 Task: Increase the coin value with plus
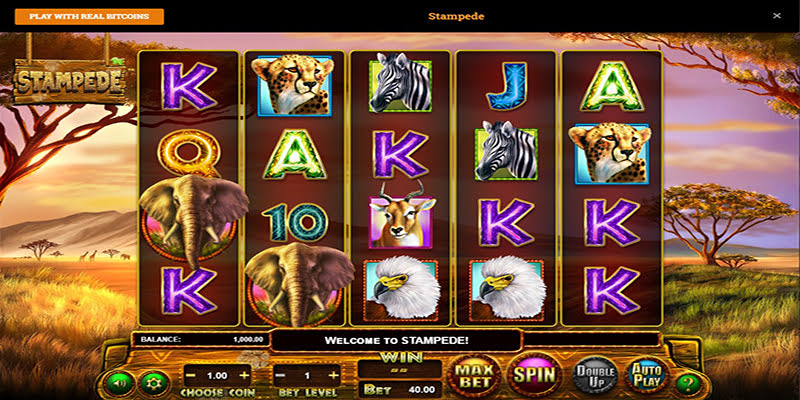coord(245,375)
